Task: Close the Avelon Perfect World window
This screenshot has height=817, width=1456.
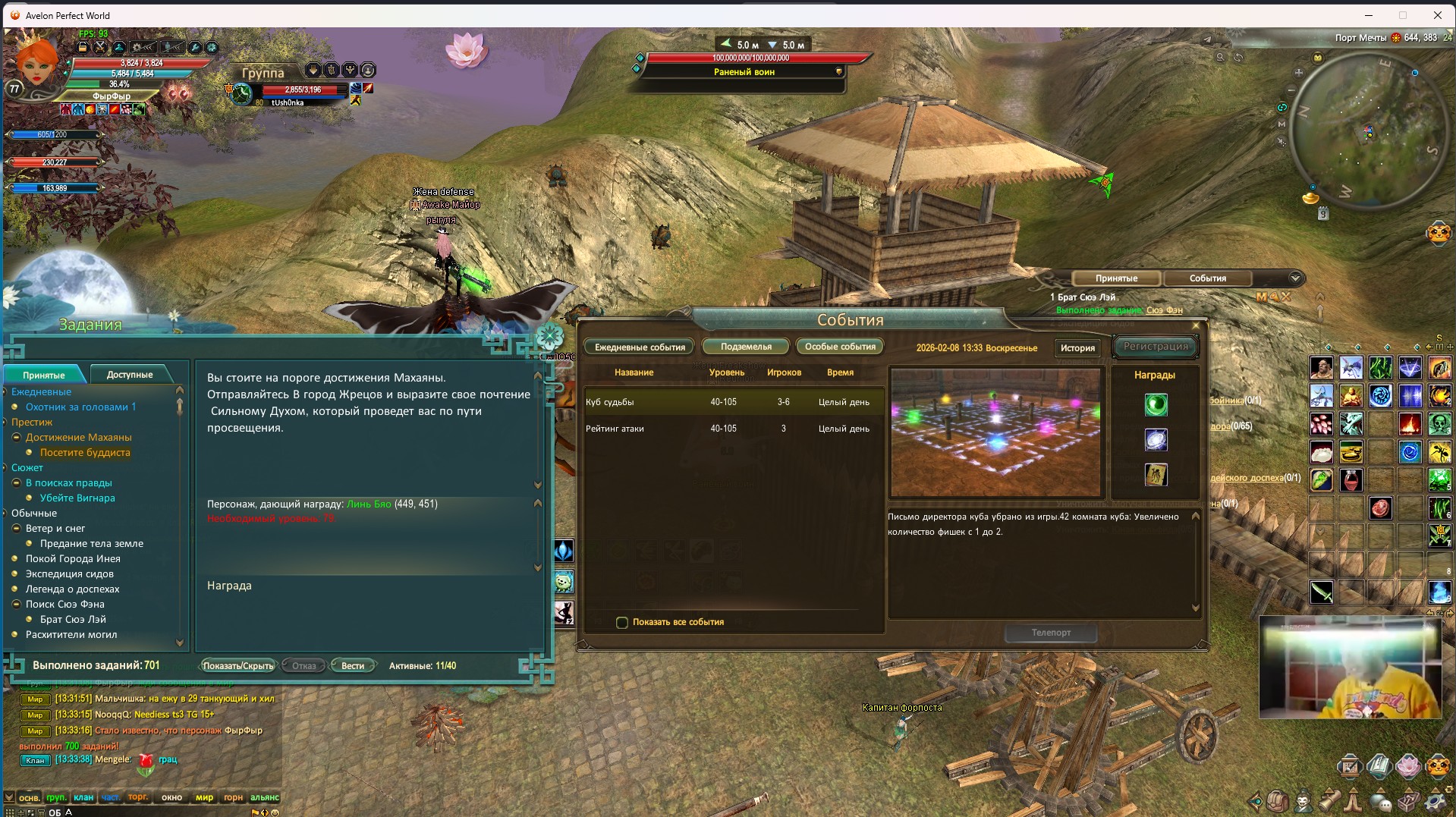Action: pyautogui.click(x=1437, y=15)
